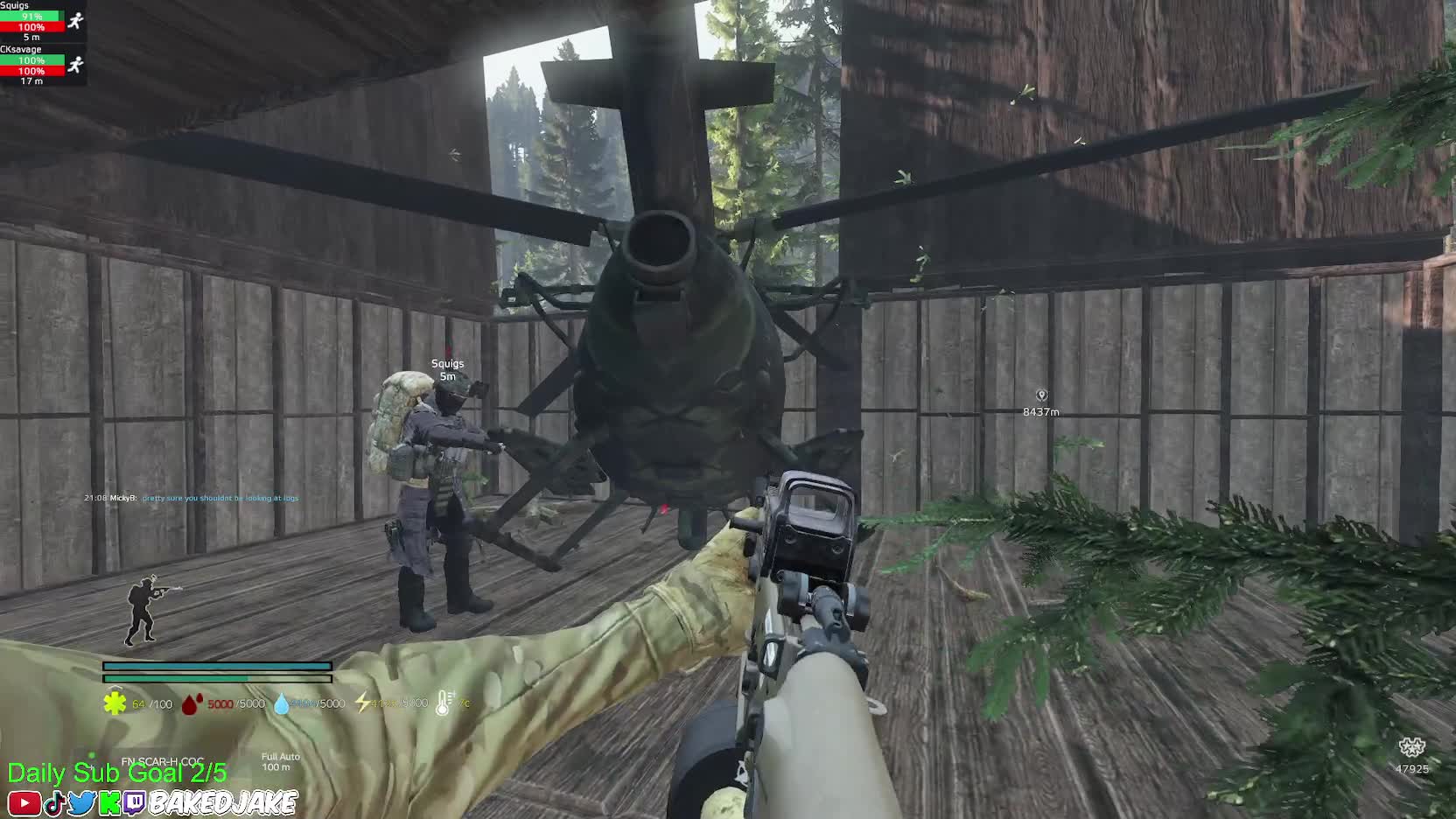Open the YouTube logo in stream overlay
Viewport: 1456px width, 819px height.
(23, 803)
